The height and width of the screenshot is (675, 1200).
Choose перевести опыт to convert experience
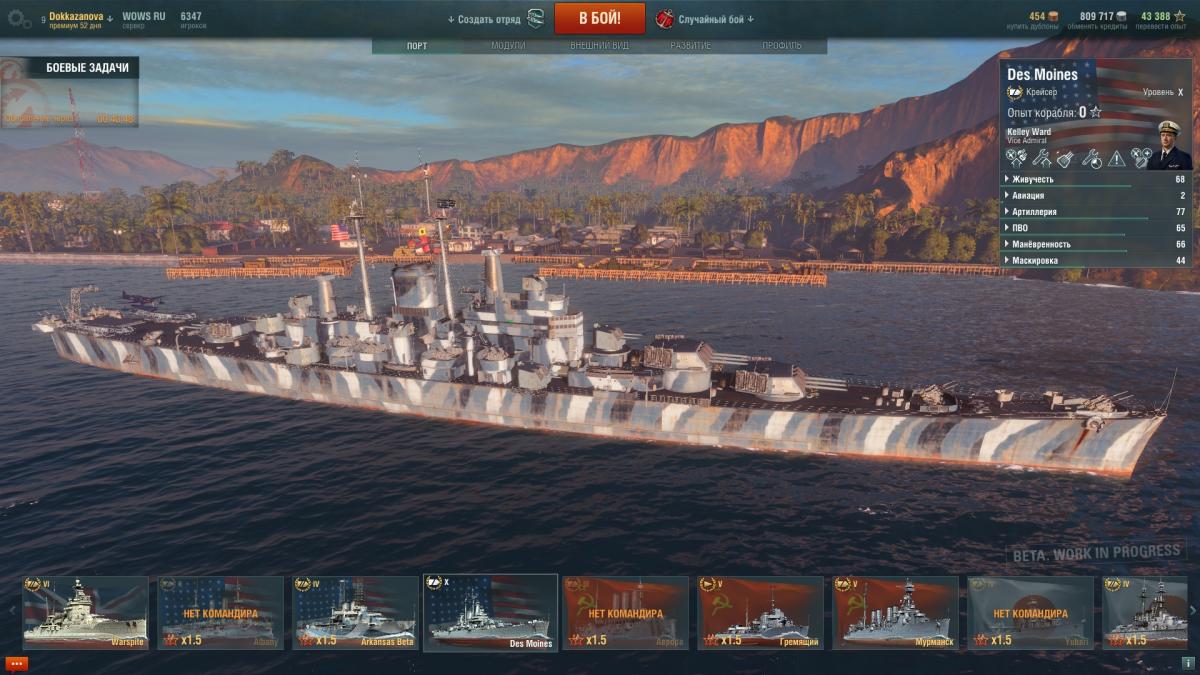pos(1163,26)
